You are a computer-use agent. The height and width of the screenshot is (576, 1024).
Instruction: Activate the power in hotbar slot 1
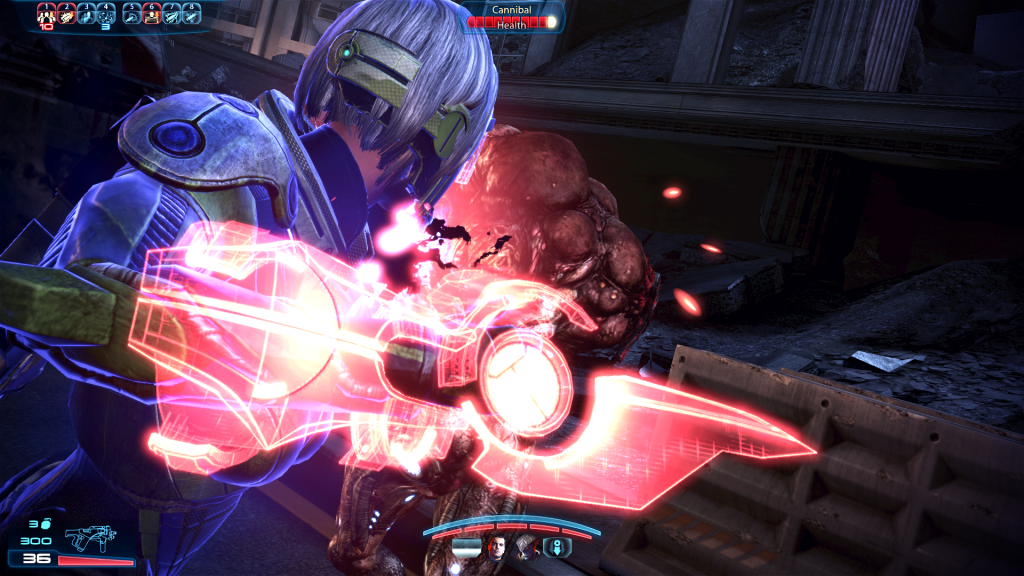coord(45,13)
